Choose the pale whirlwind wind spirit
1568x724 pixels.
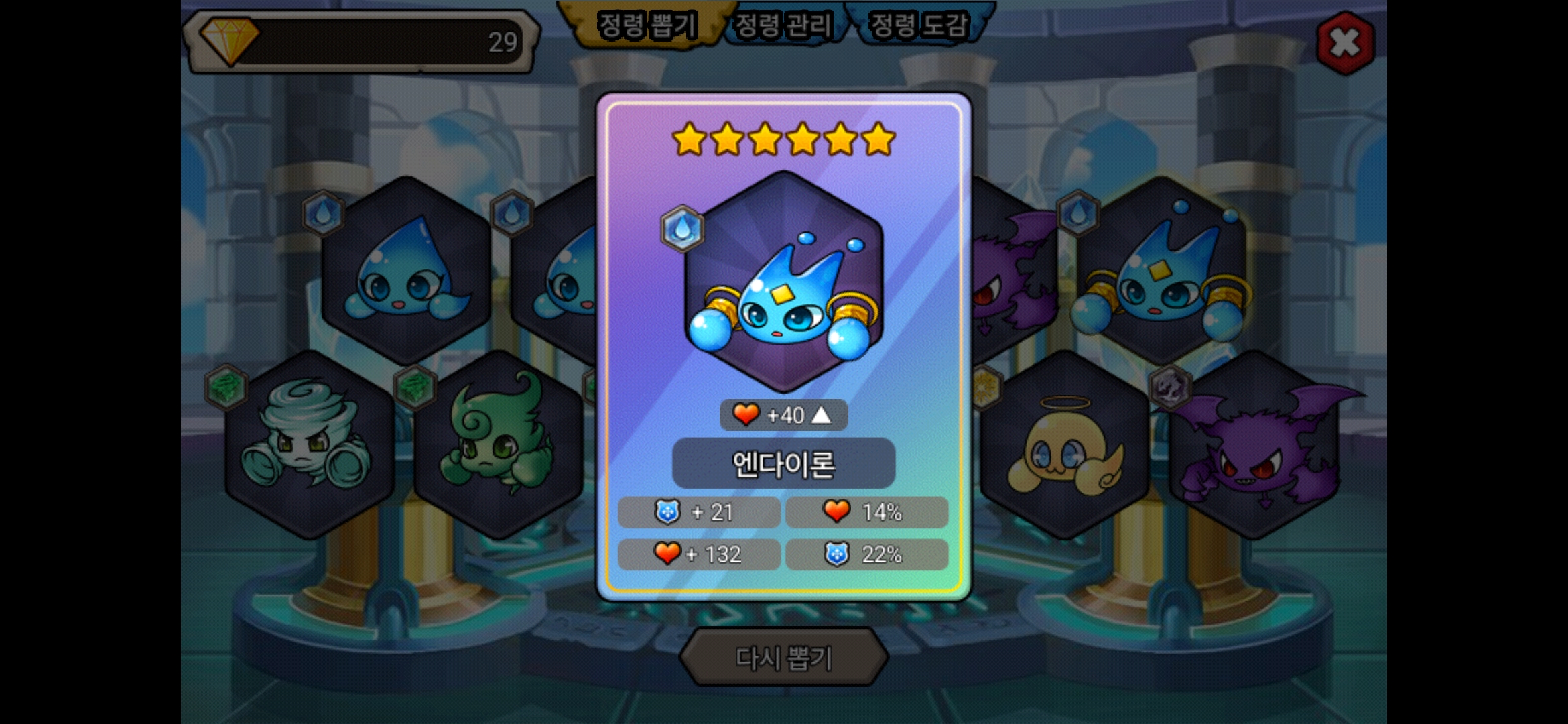point(309,444)
